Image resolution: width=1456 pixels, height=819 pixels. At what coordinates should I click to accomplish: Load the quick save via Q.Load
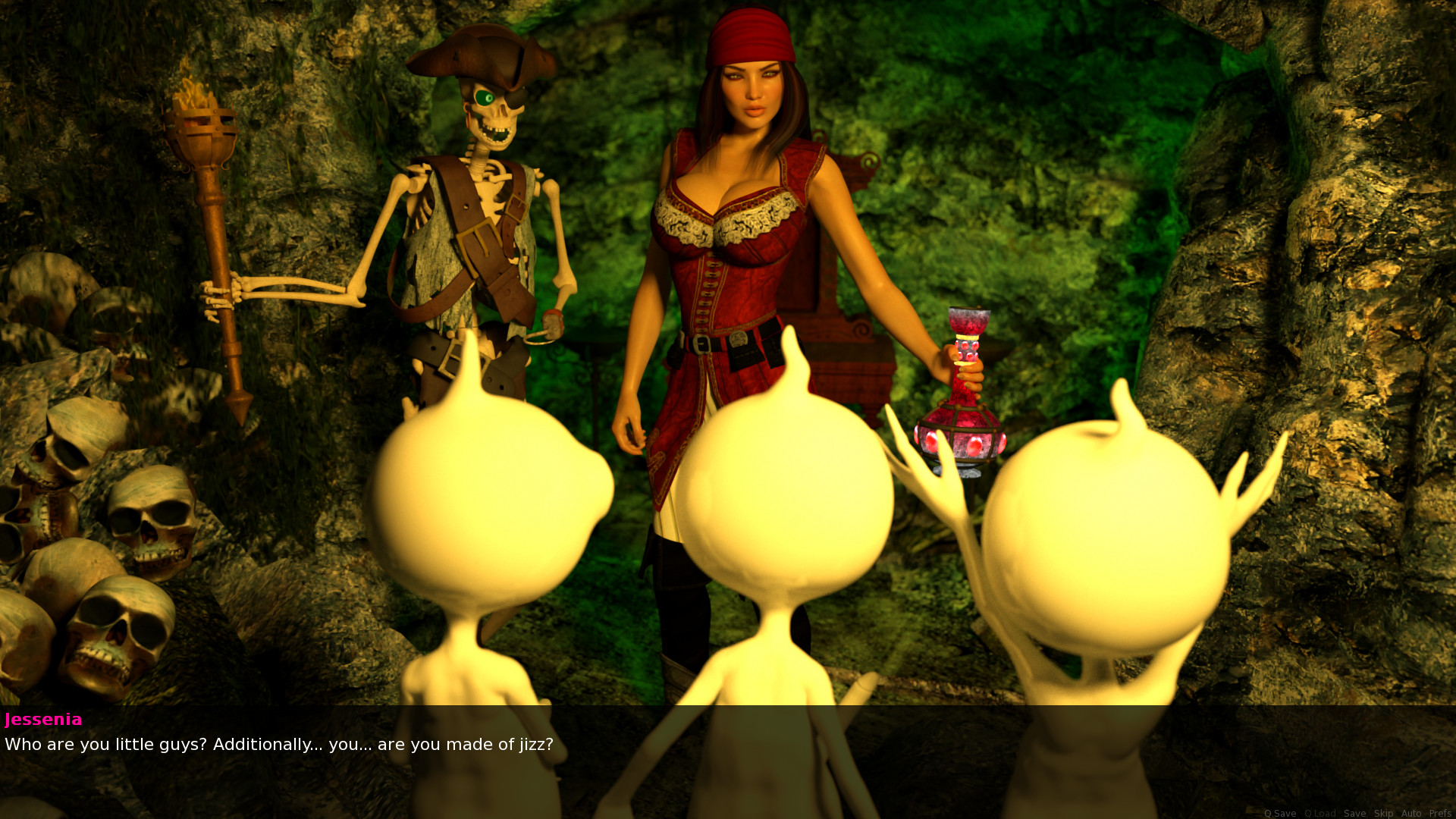(x=1319, y=813)
